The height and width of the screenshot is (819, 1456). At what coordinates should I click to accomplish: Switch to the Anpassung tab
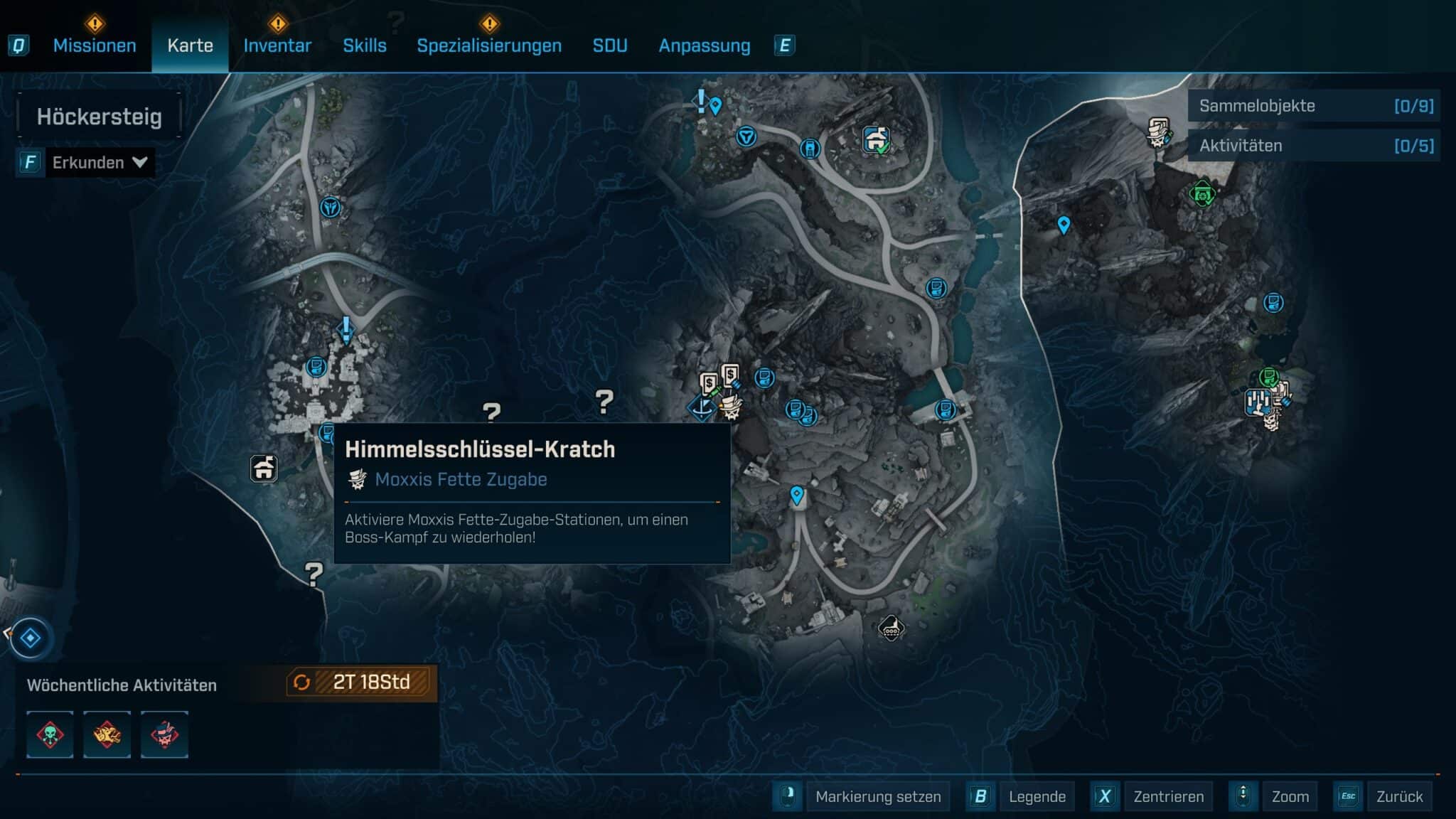click(x=705, y=45)
